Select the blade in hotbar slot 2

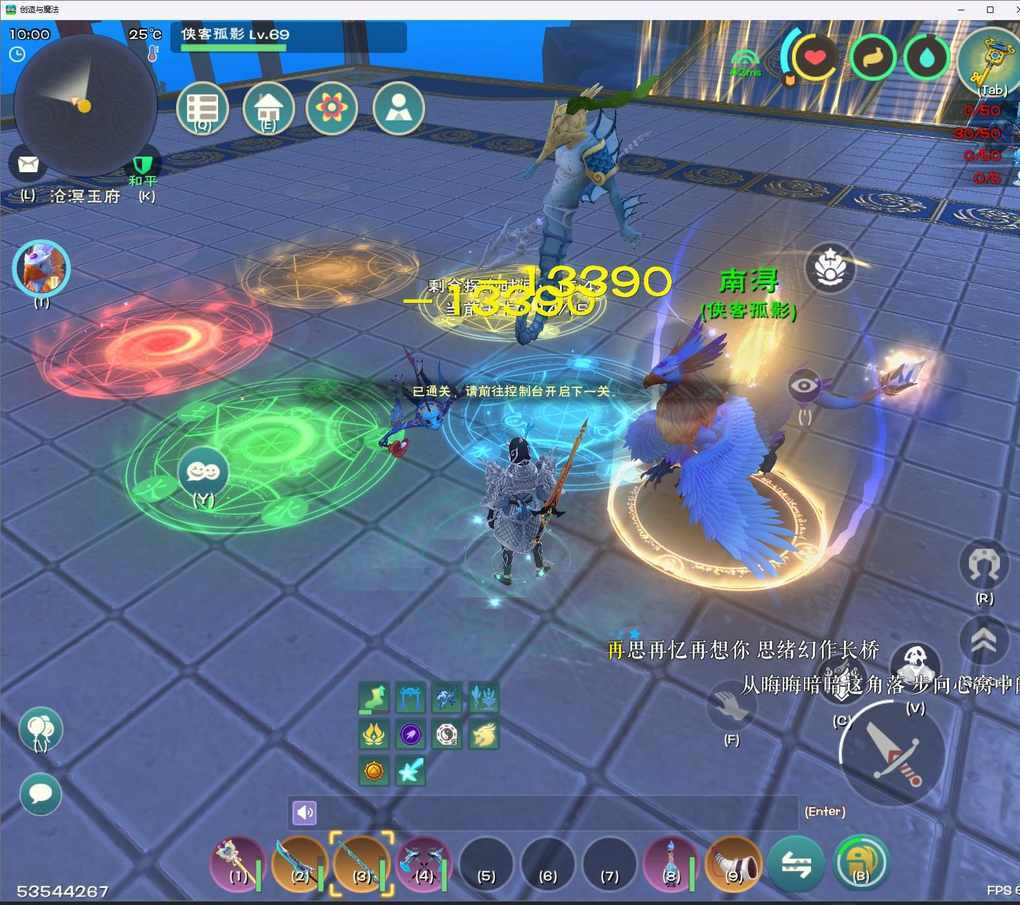[x=300, y=862]
